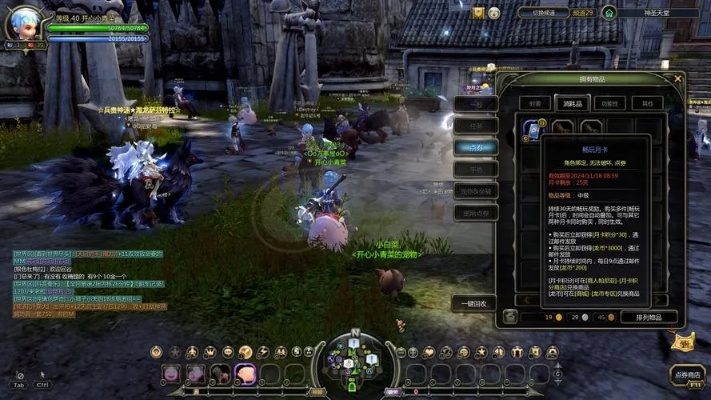Open the 时装 costume tab
Image resolution: width=711 pixels, height=400 pixels.
pyautogui.click(x=537, y=102)
